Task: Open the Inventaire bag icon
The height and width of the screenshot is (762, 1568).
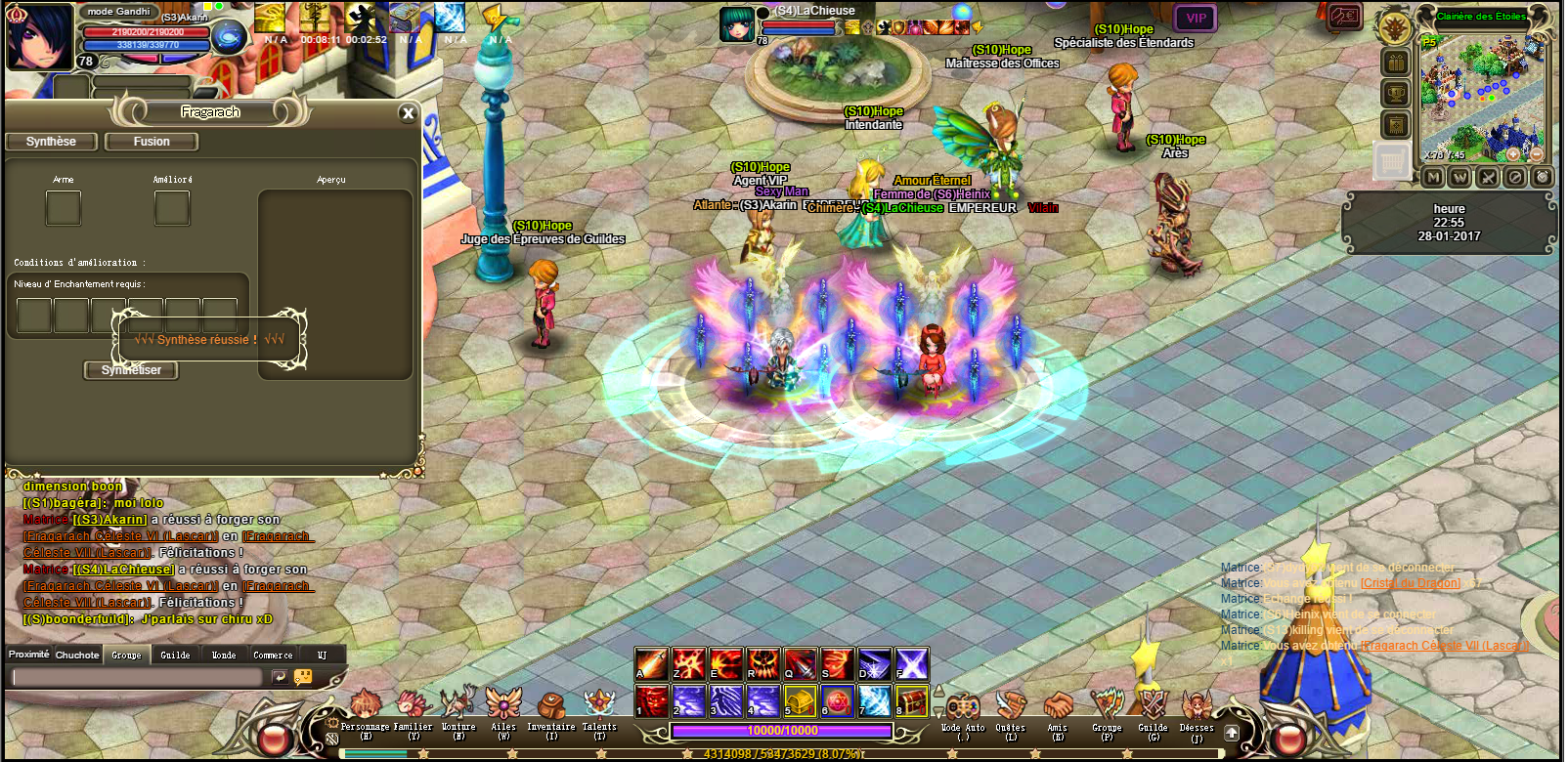Action: pyautogui.click(x=550, y=705)
